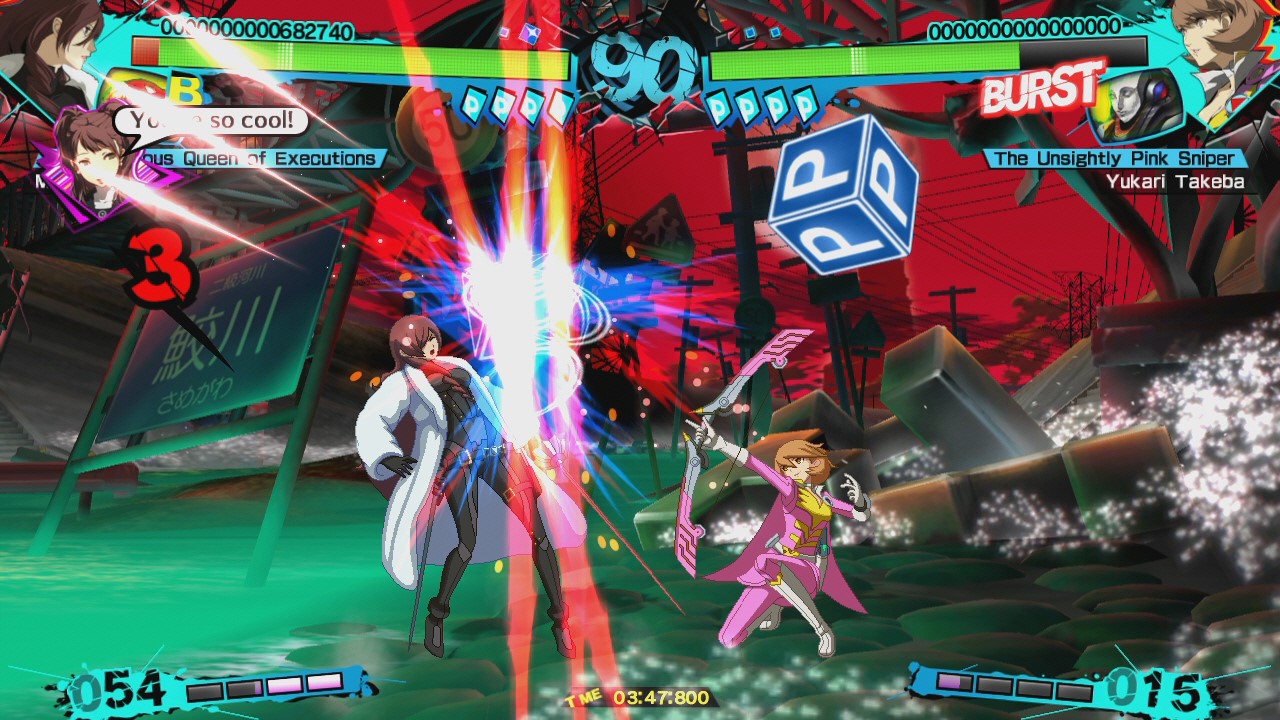Click the 'Yukari Takeba' name label
Viewport: 1280px width, 720px height.
pyautogui.click(x=1177, y=182)
